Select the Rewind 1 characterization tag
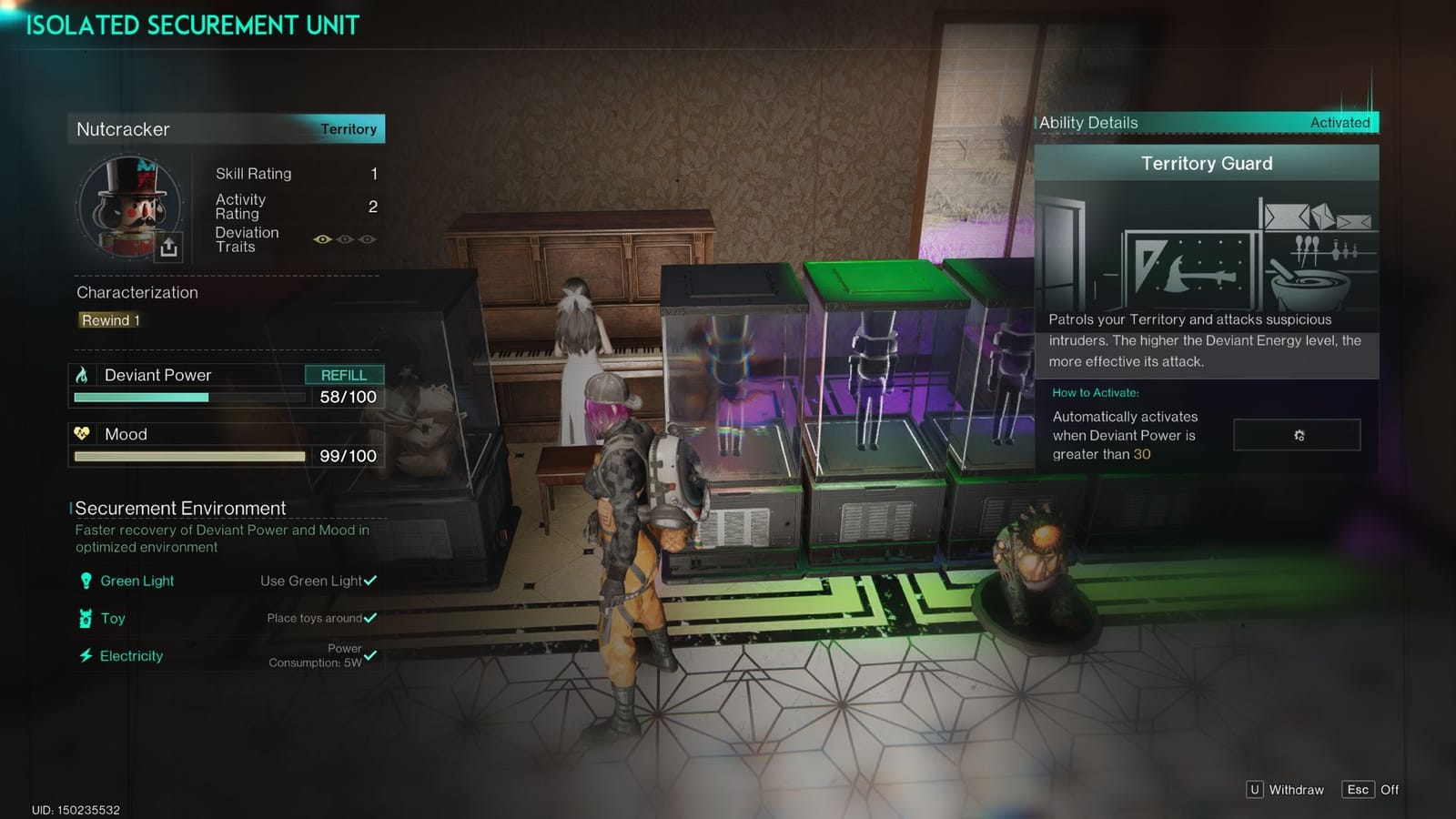This screenshot has height=819, width=1456. click(109, 319)
